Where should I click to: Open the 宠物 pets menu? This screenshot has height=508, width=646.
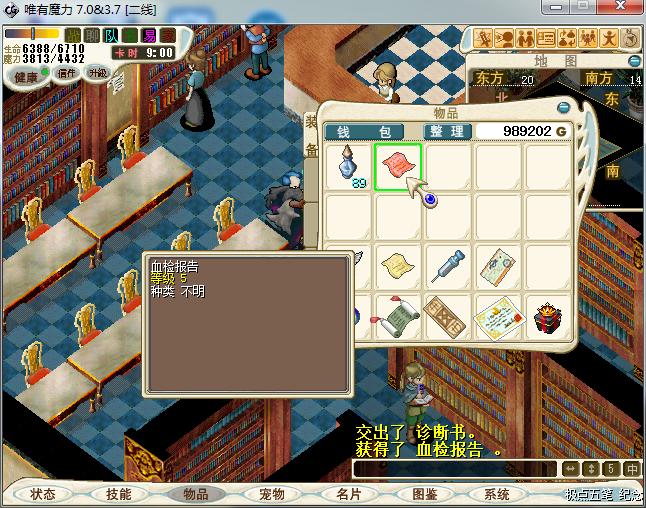(272, 494)
